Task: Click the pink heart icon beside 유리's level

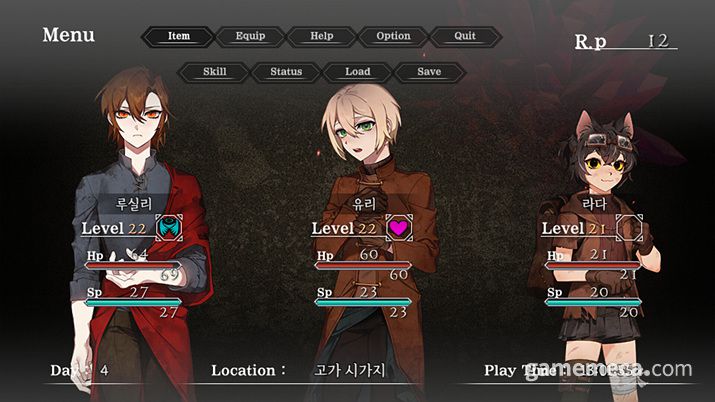Action: click(399, 228)
